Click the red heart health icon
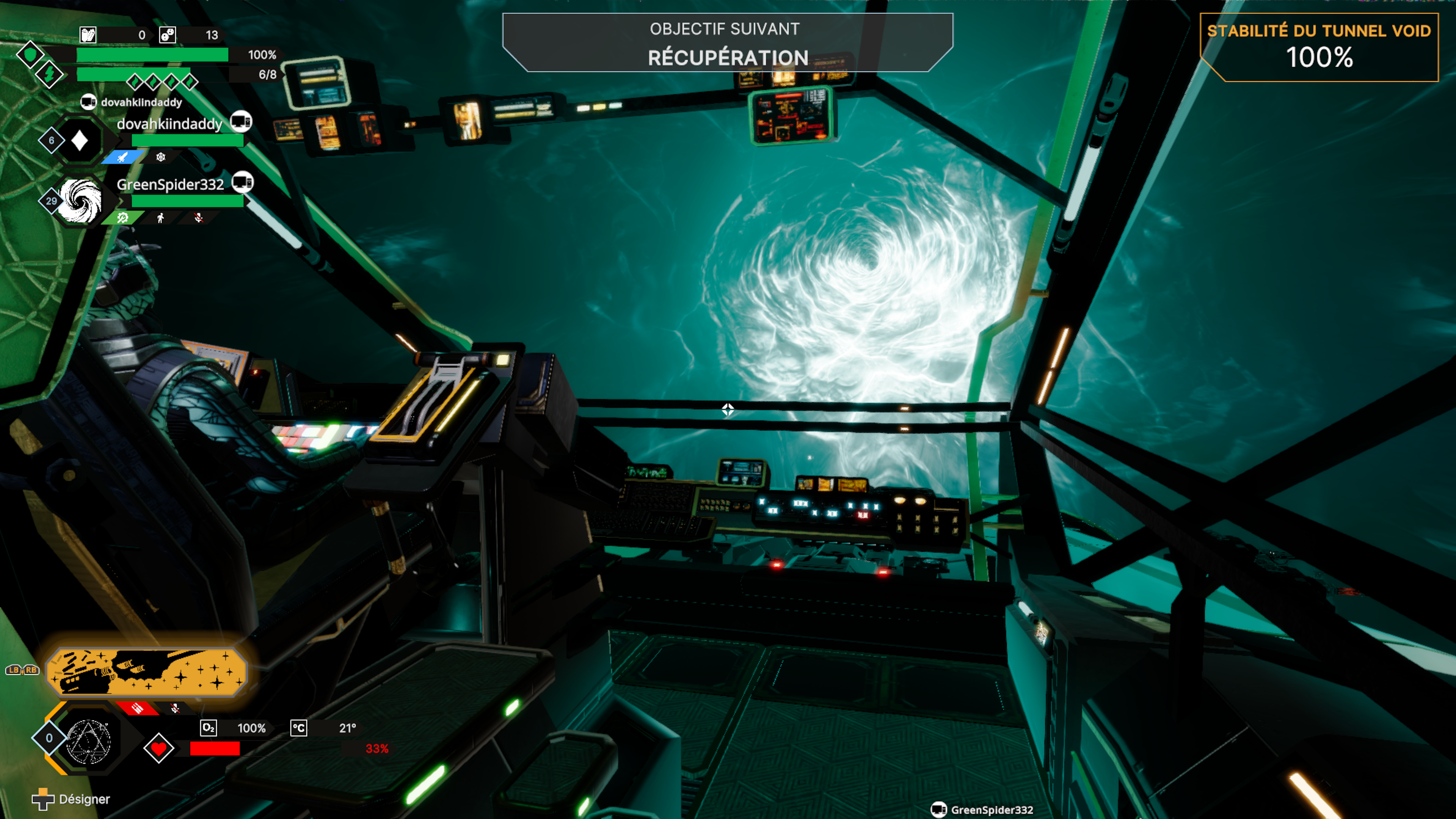Screen dimensions: 1456x819 pyautogui.click(x=159, y=748)
